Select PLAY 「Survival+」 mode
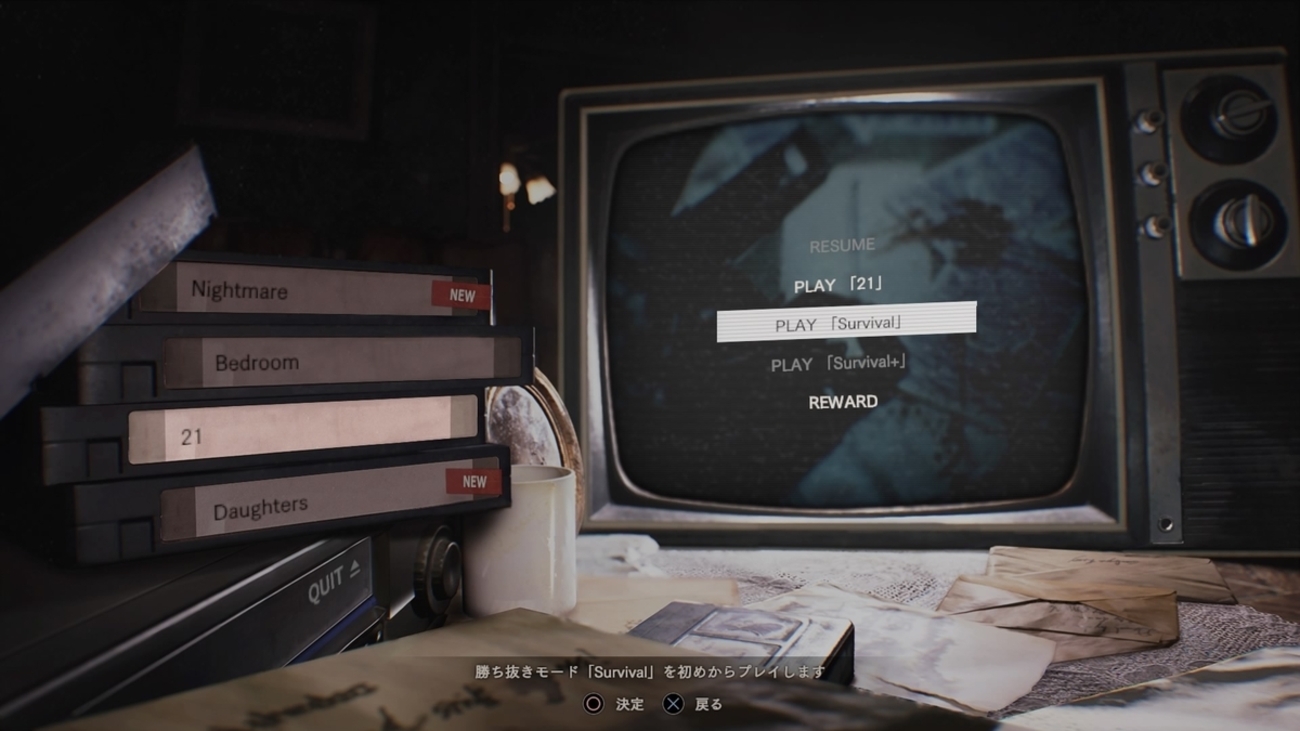Screen dimensions: 1300x731 [x=839, y=363]
